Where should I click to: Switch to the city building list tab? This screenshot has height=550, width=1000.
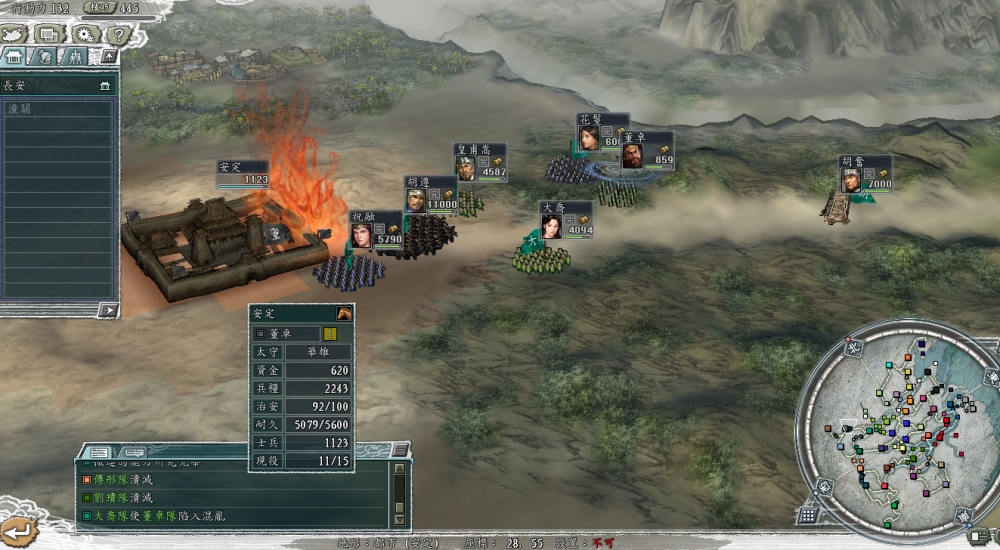(x=16, y=57)
